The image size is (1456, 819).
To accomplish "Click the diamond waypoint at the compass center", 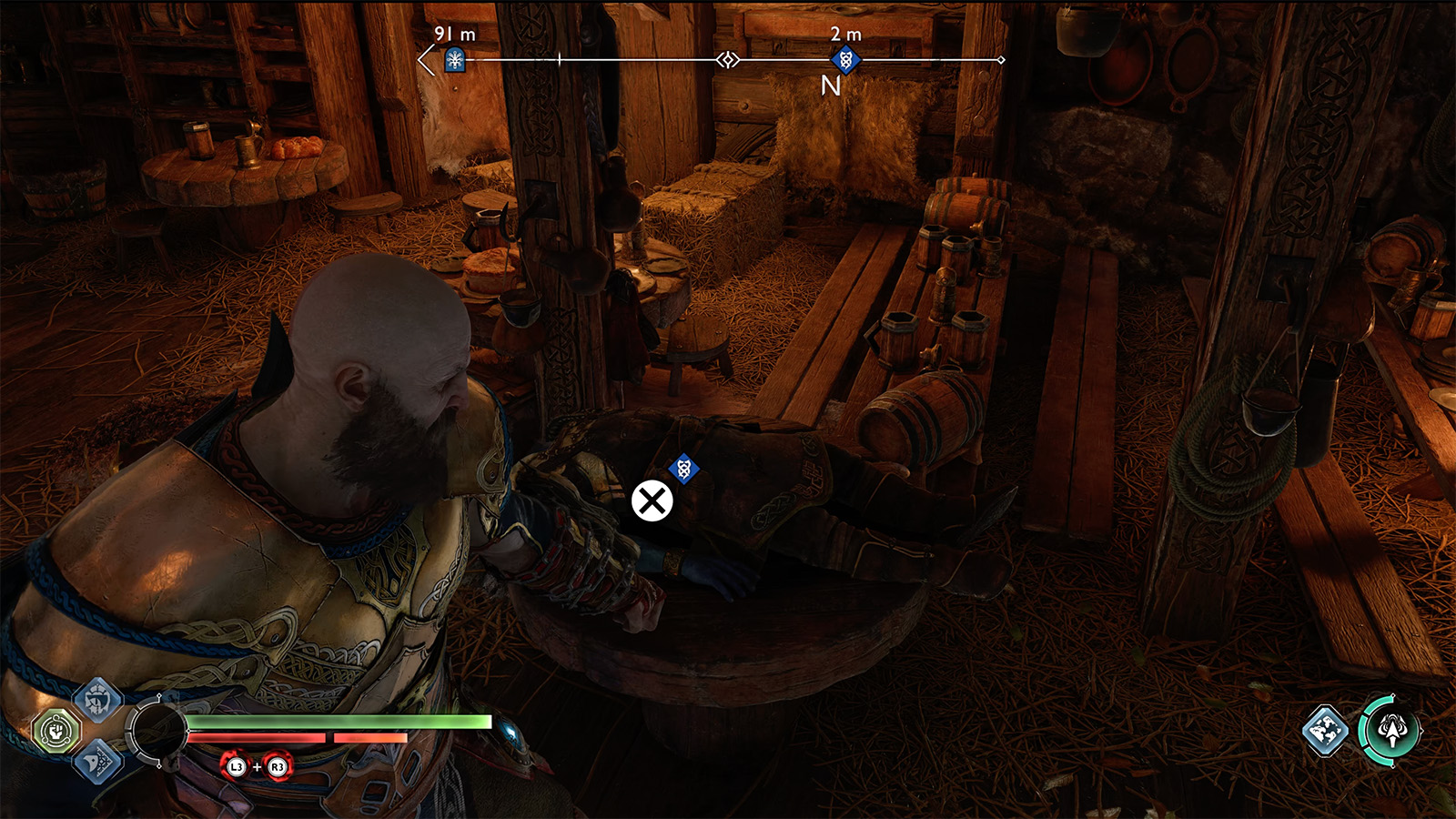I will tap(727, 59).
